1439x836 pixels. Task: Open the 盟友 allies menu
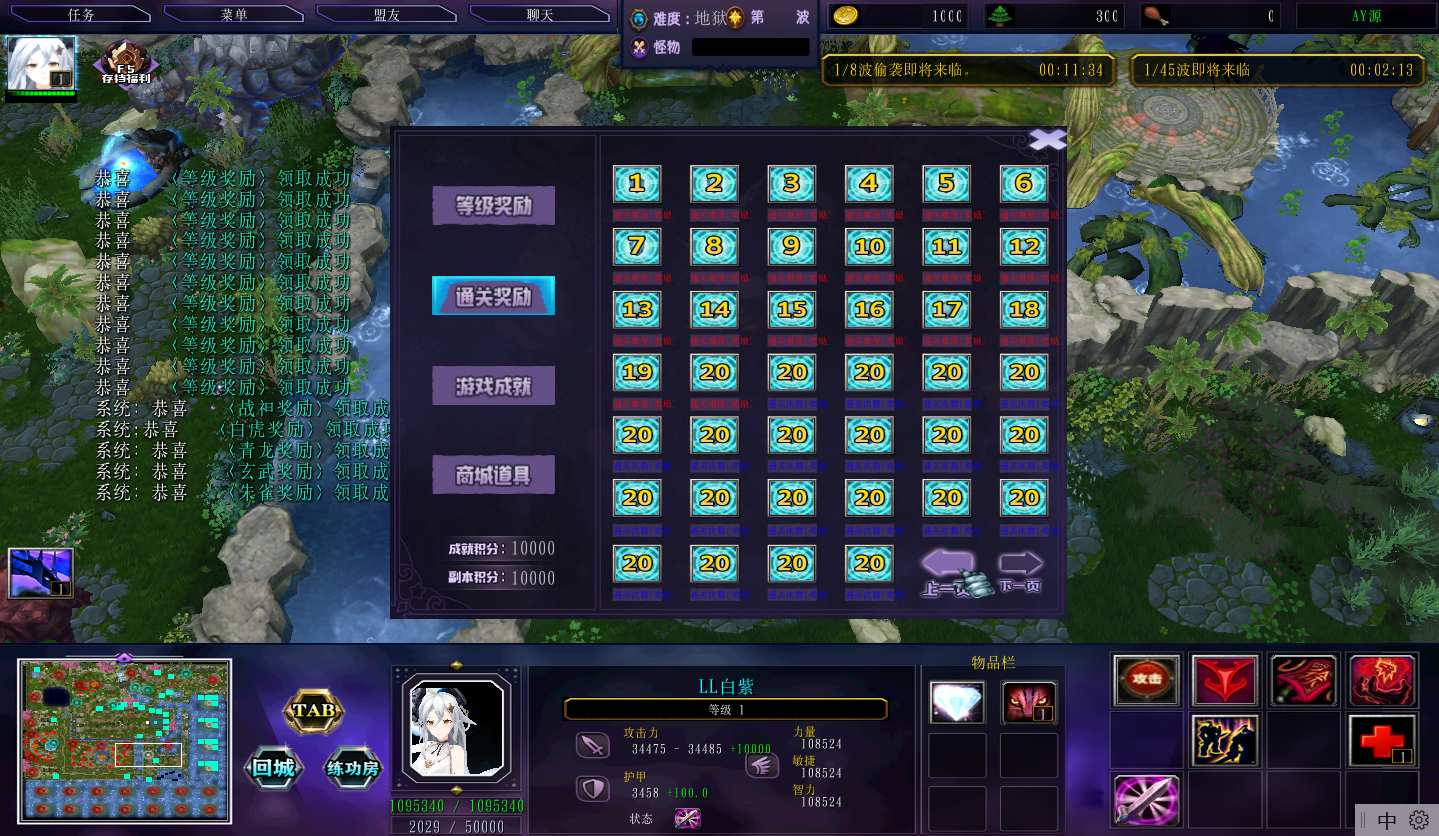coord(386,15)
